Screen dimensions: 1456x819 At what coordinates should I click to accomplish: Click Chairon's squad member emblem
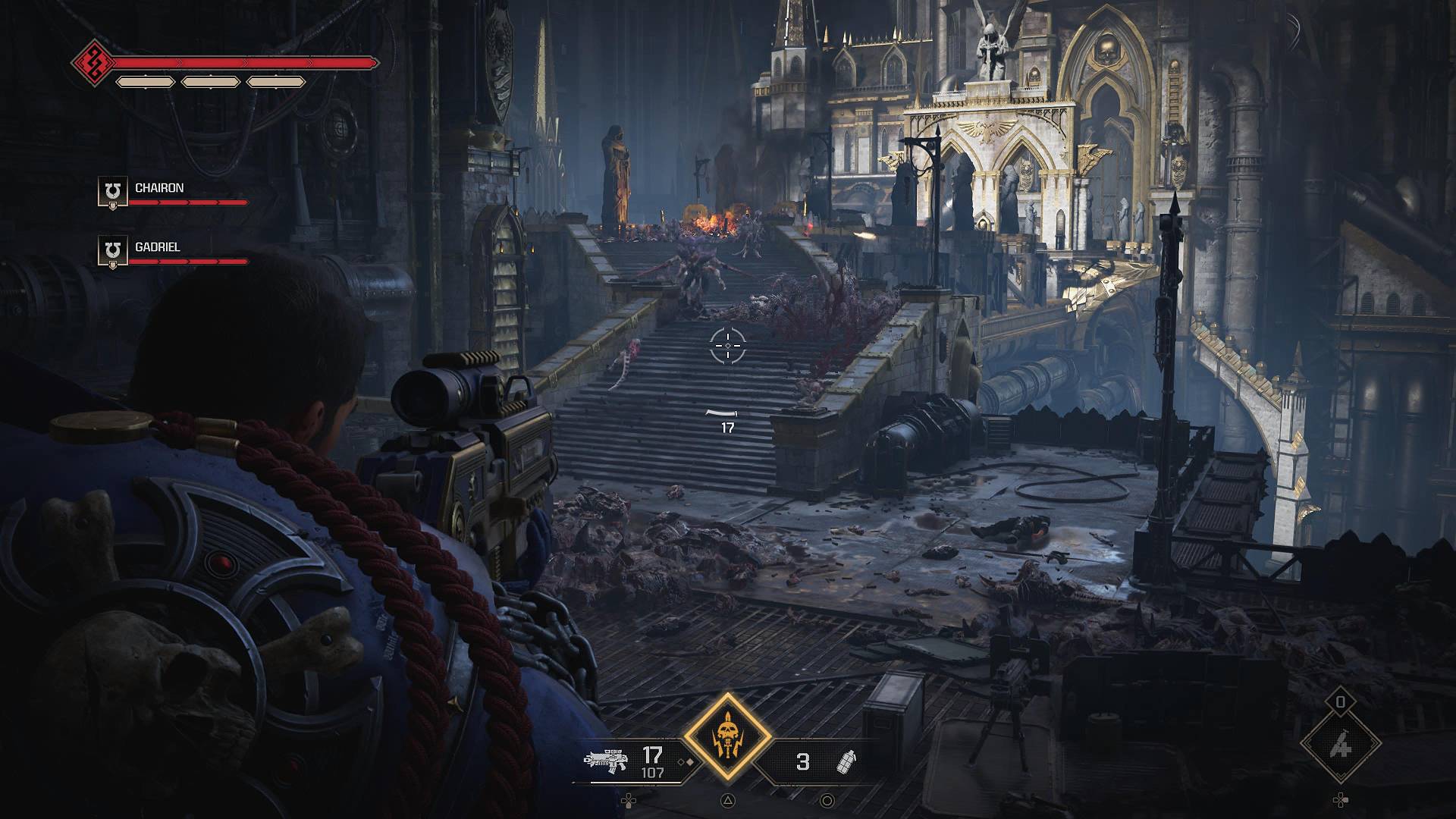[113, 192]
